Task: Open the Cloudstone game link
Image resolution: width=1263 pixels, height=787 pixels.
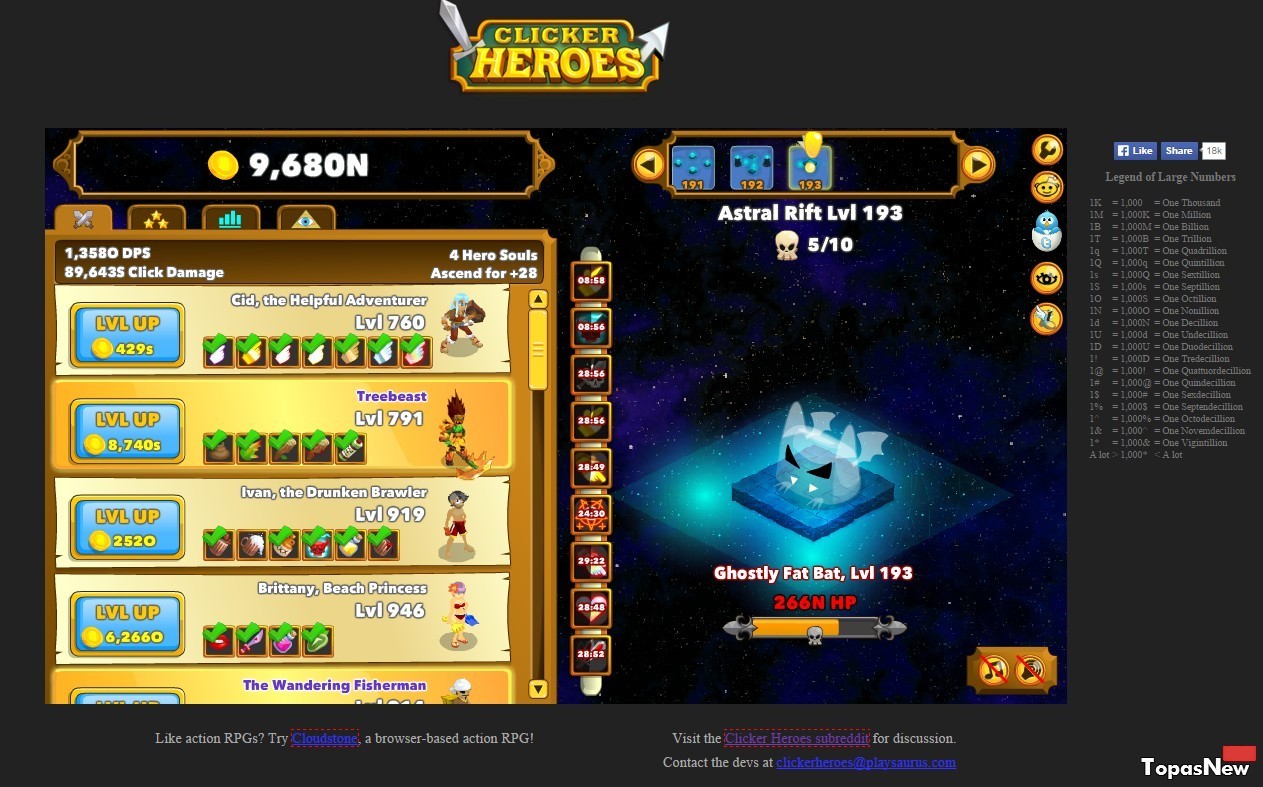Action: (325, 739)
